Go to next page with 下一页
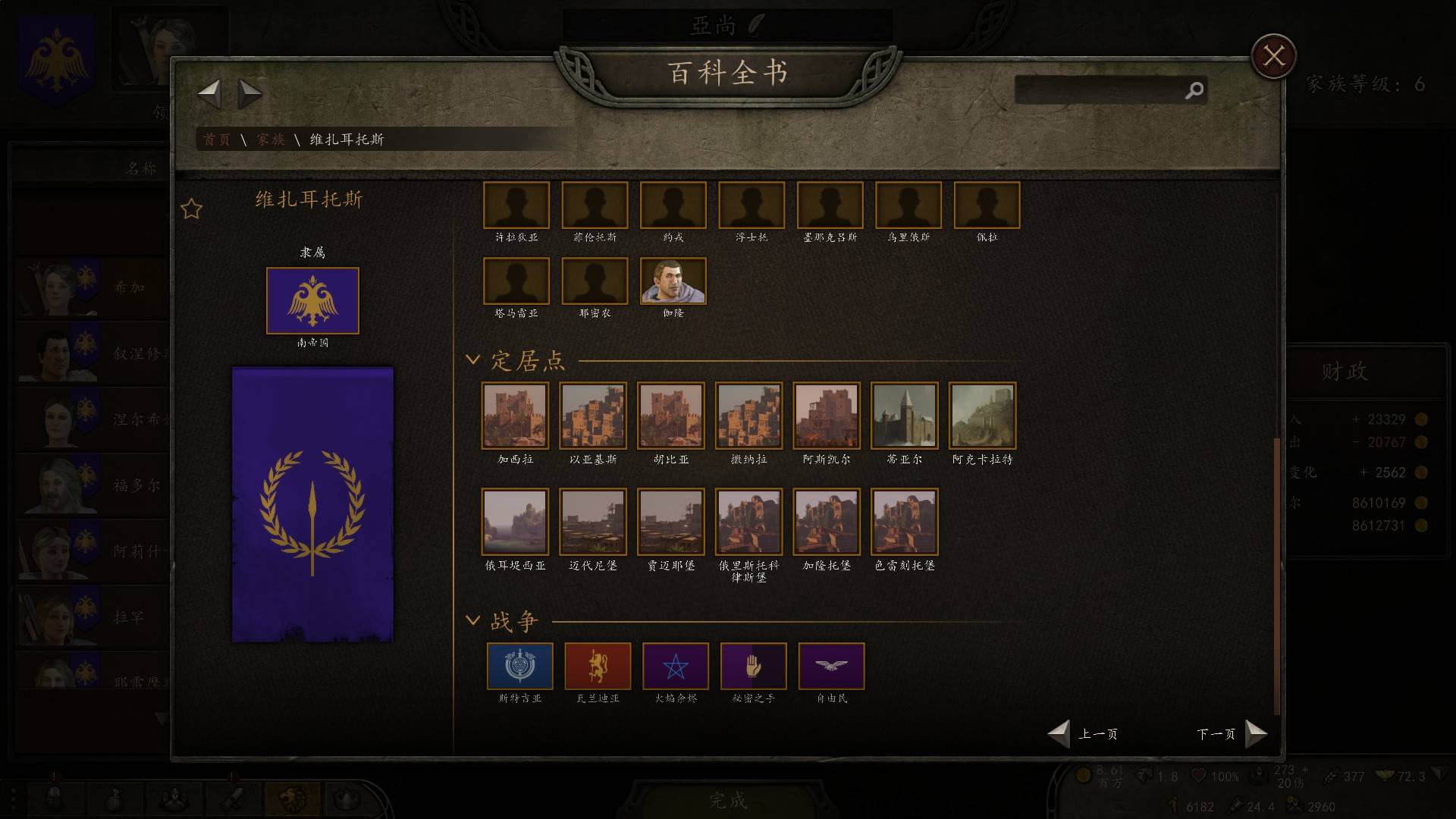 (x=1232, y=733)
